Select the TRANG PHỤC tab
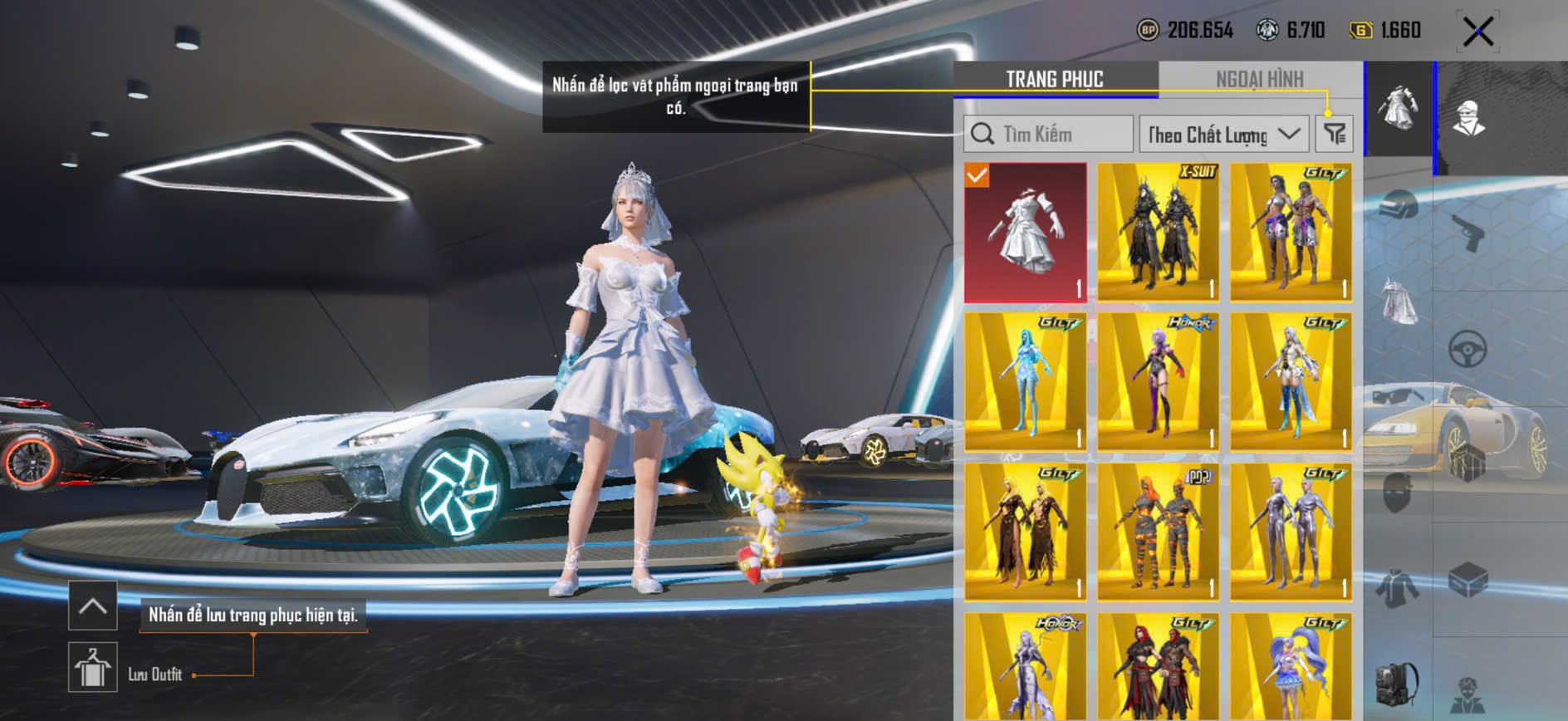 1055,79
